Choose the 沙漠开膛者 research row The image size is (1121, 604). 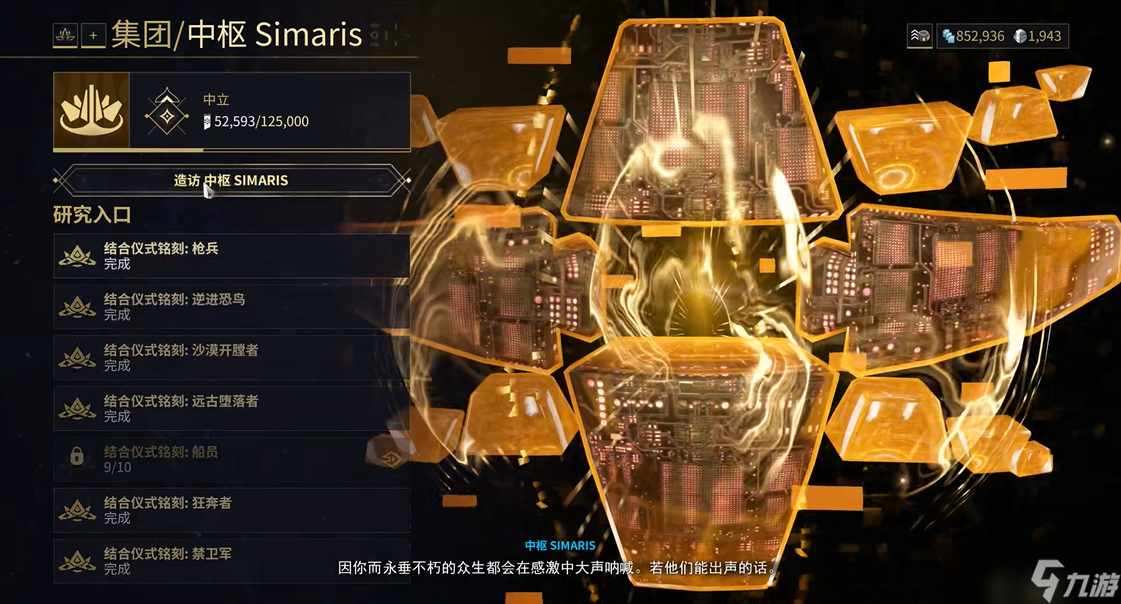click(231, 357)
